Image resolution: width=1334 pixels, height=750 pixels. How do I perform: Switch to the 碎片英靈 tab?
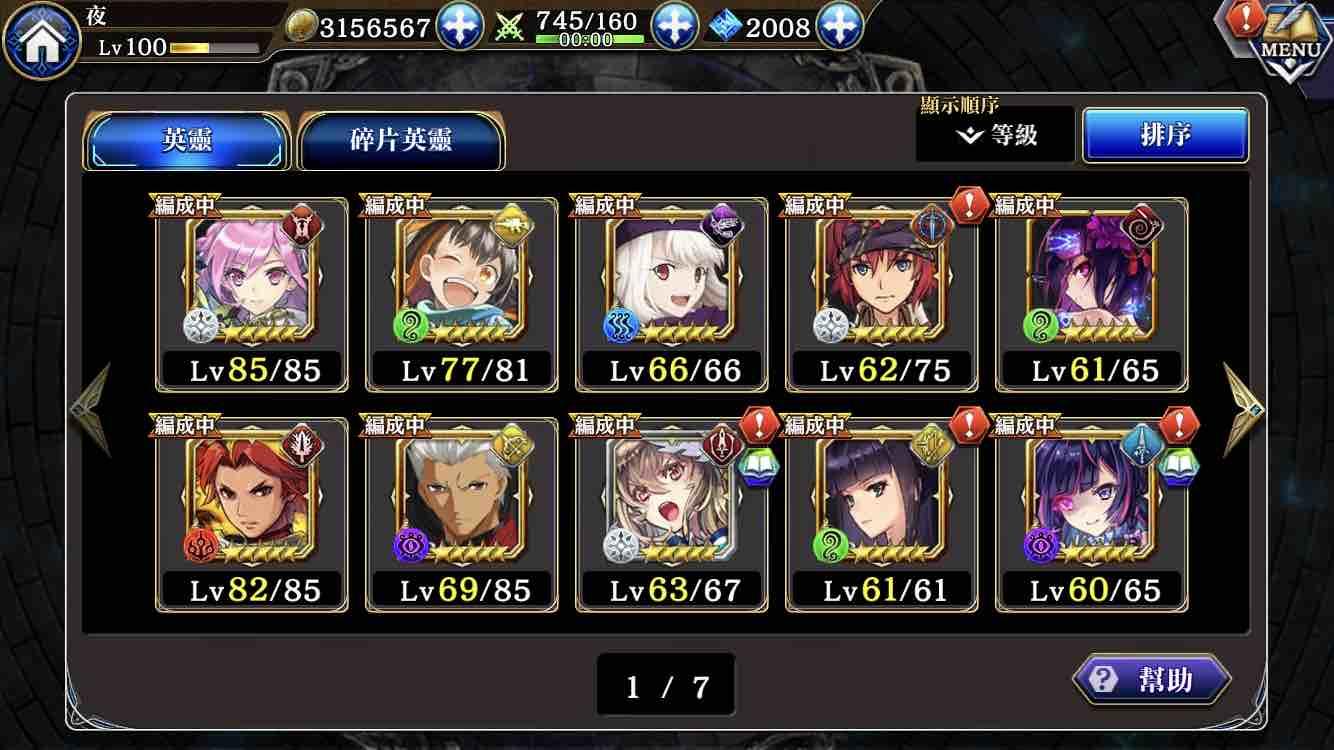[x=400, y=142]
